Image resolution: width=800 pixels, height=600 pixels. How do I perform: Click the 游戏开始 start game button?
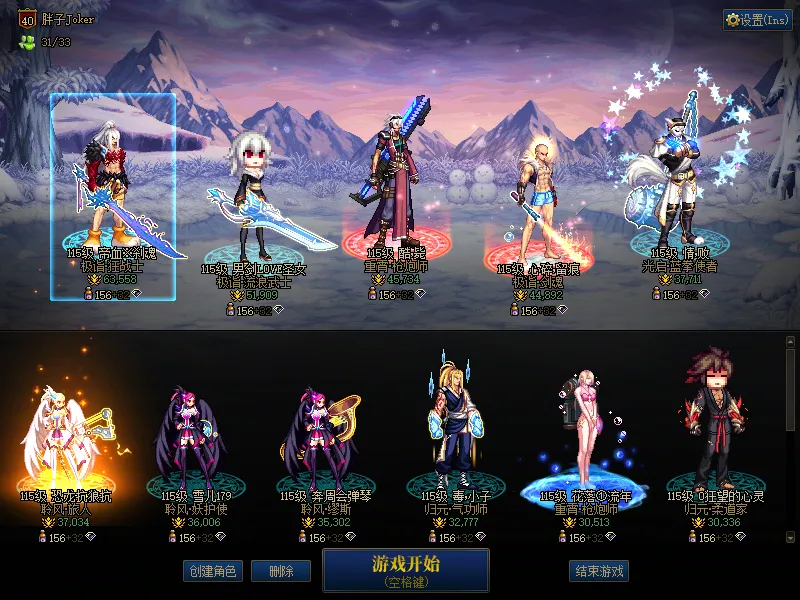[405, 570]
